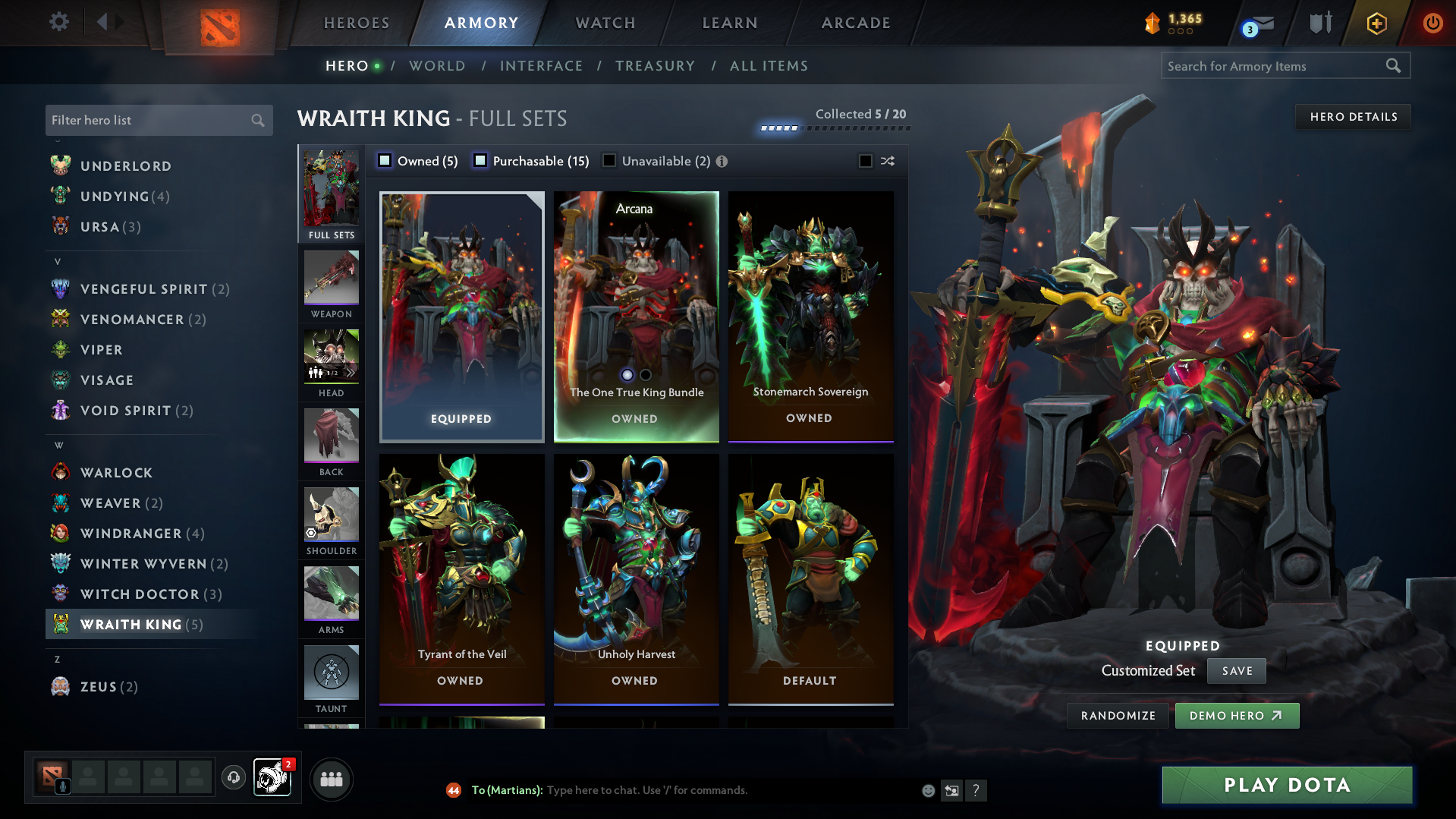Toggle the Purchasable (15) filter checkbox

(x=480, y=160)
